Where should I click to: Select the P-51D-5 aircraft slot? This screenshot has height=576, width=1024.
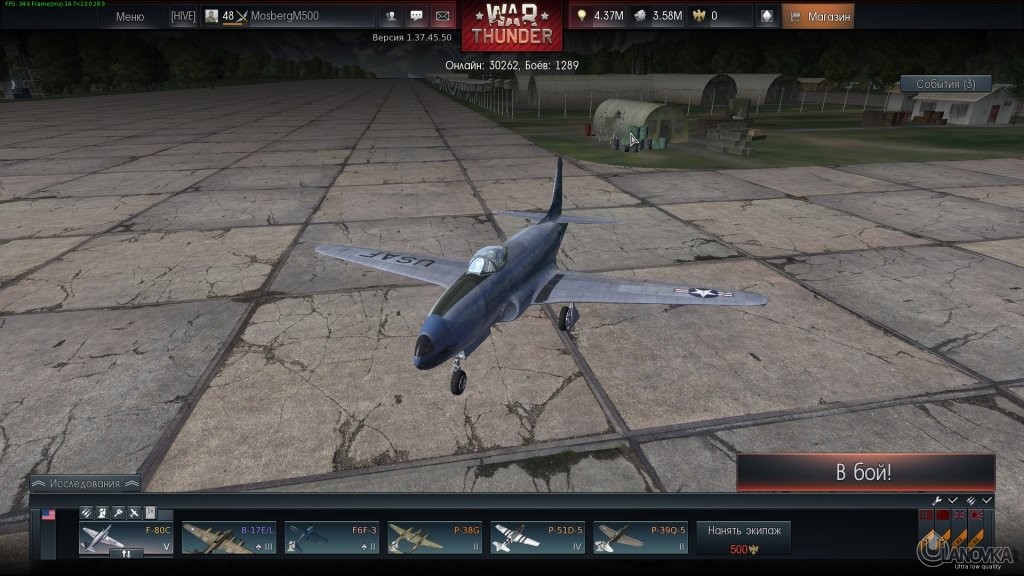538,536
